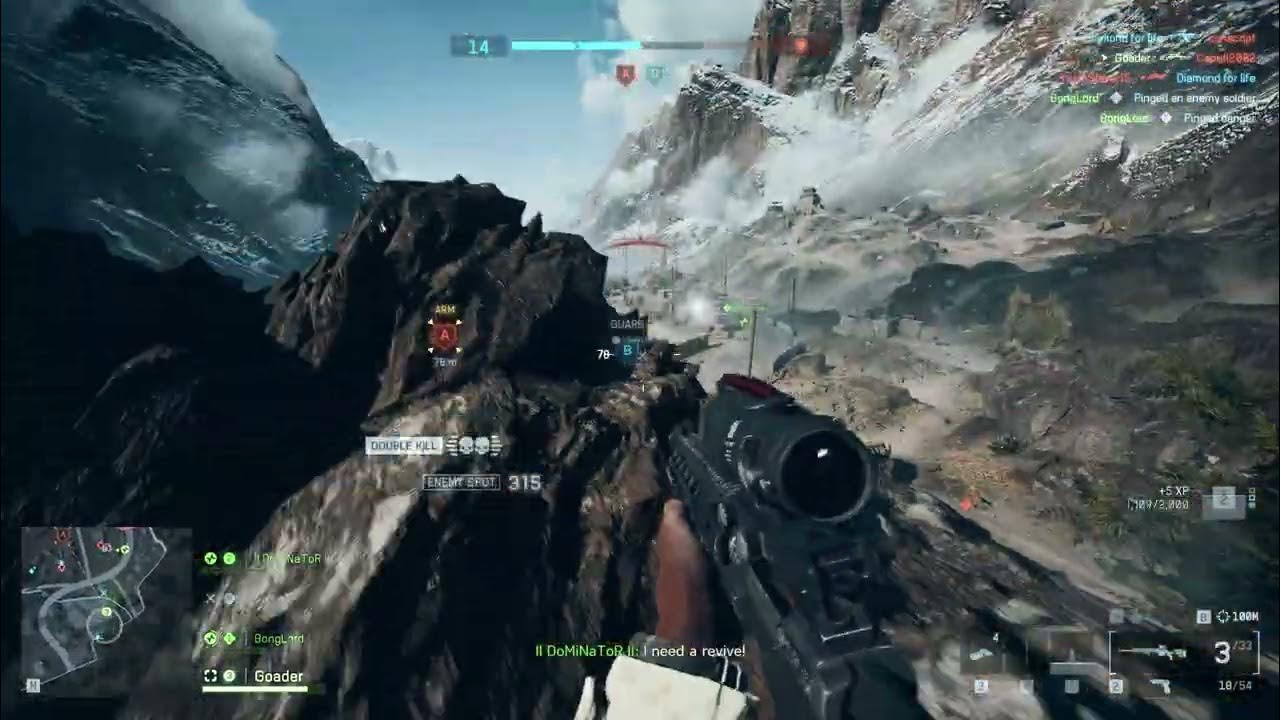Viewport: 1280px width, 720px height.
Task: Select the sniper rifle weapon icon
Action: [x=1154, y=650]
